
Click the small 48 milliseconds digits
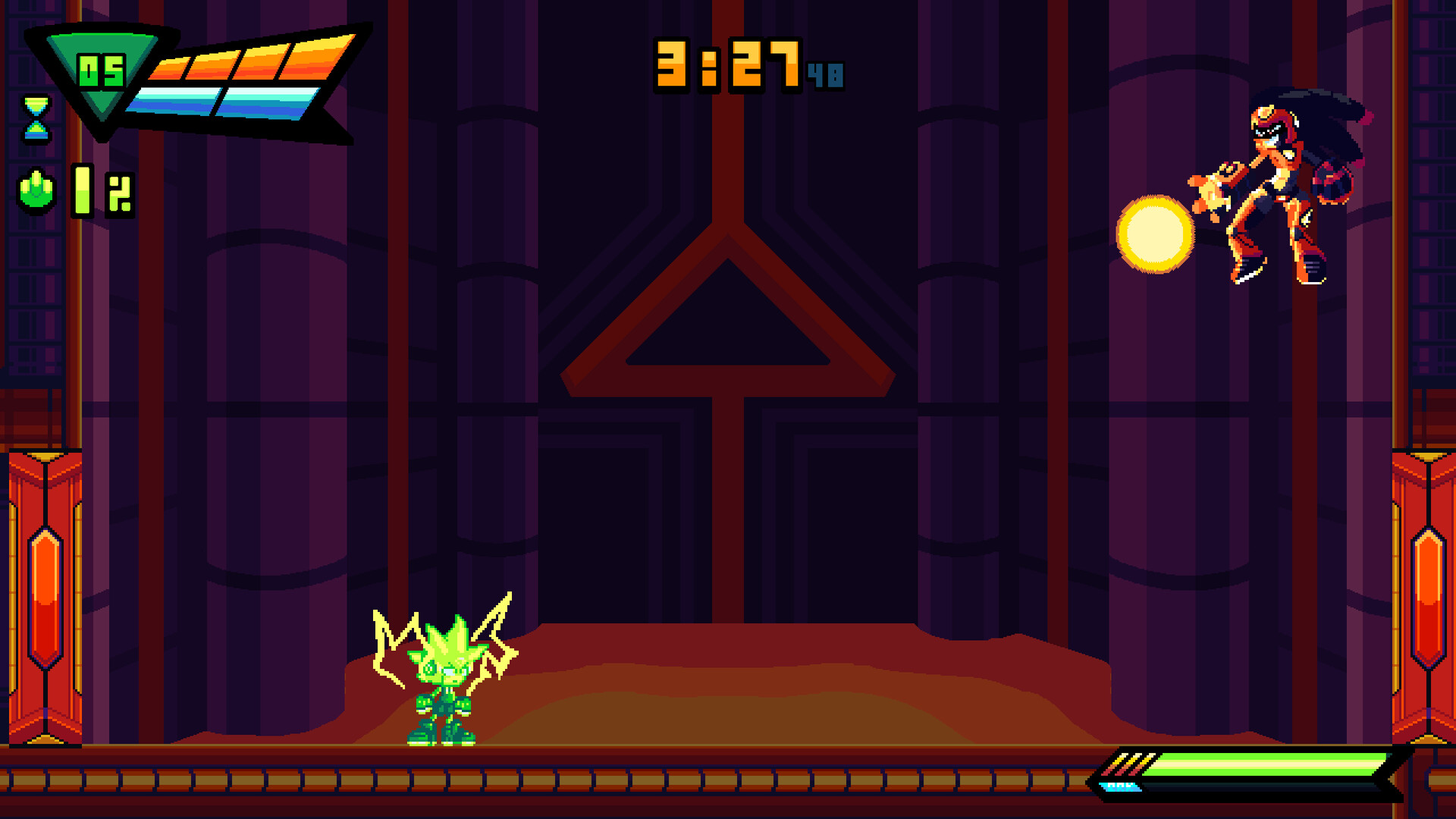click(825, 74)
